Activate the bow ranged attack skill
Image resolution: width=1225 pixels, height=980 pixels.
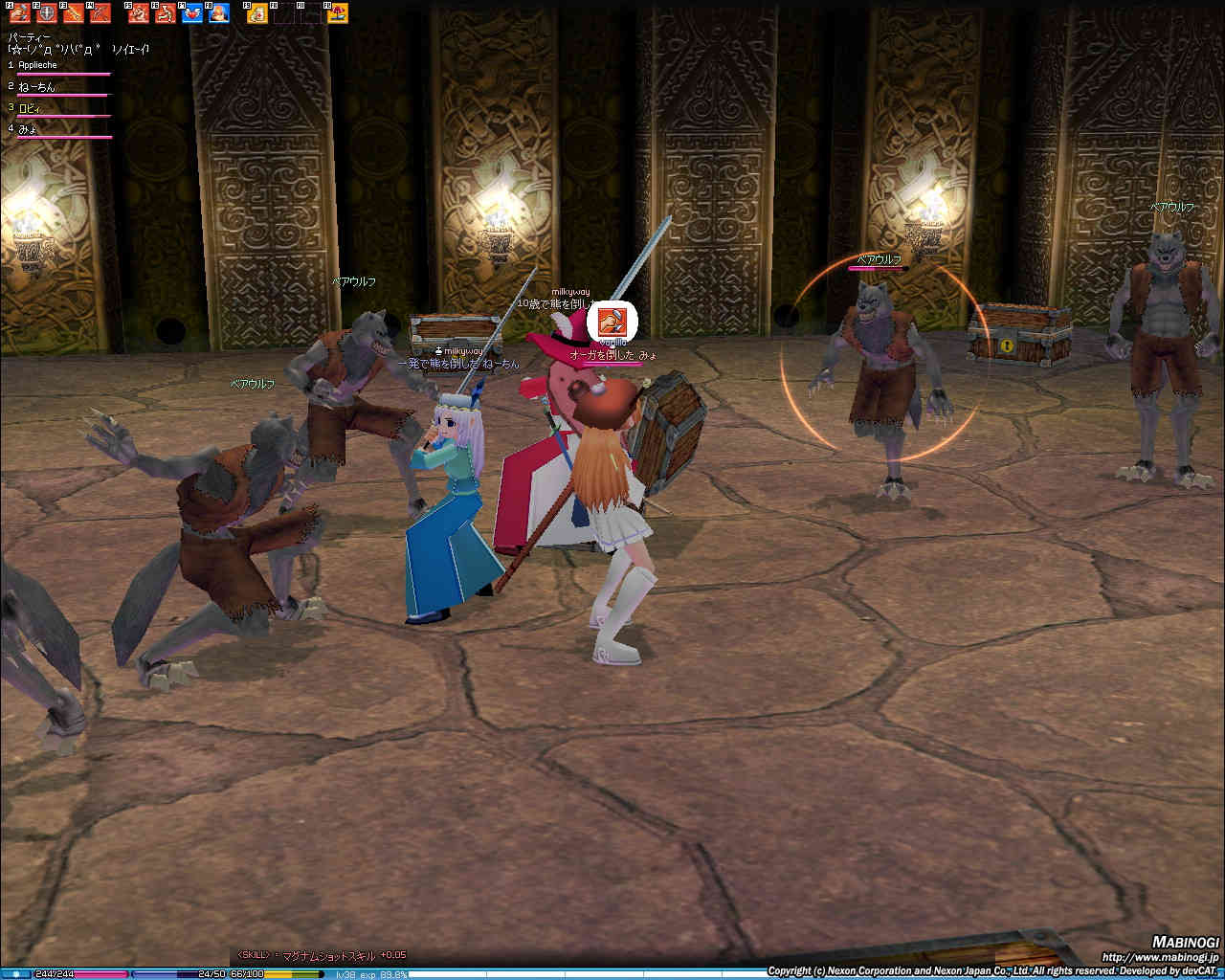point(100,13)
